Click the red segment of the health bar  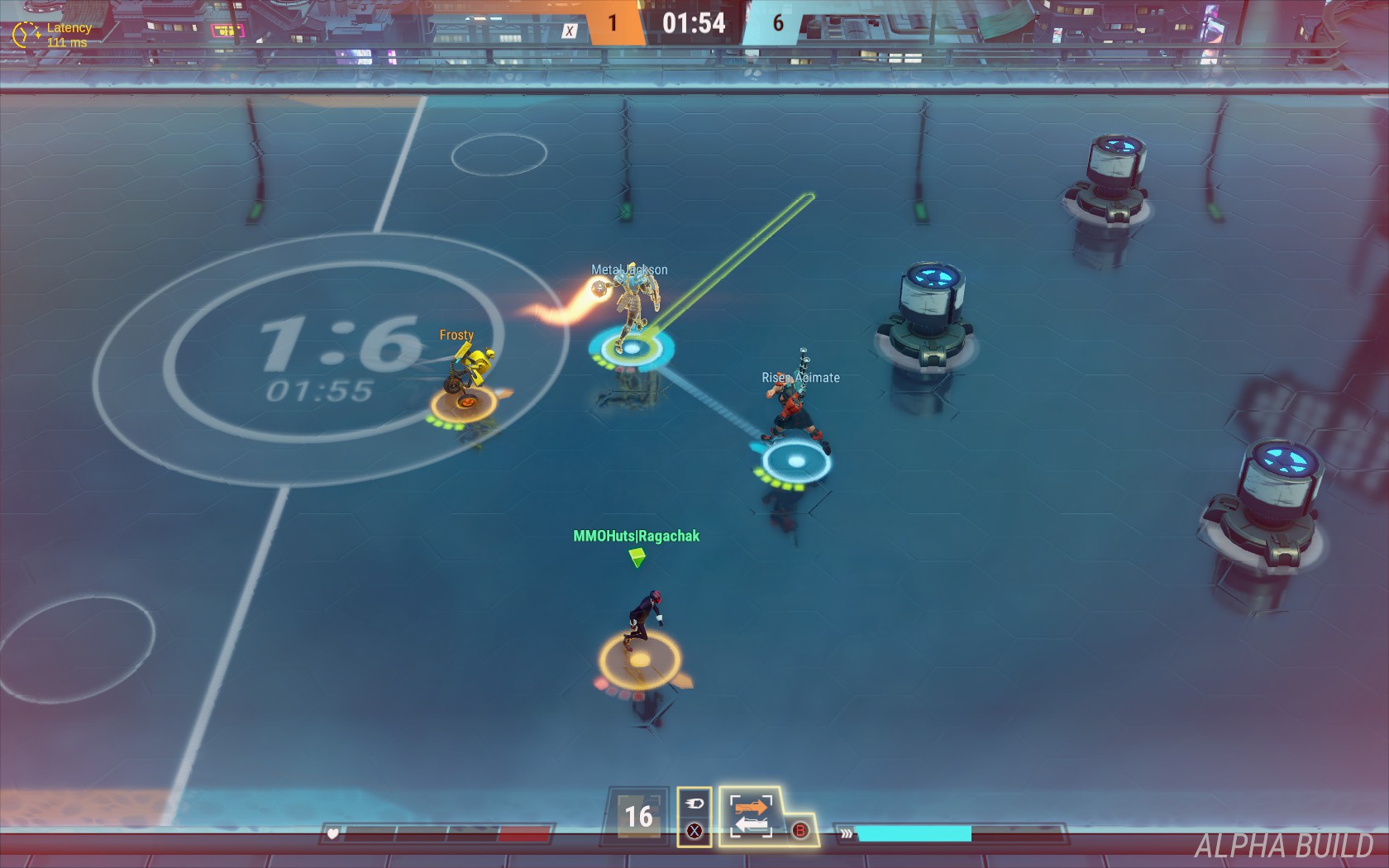527,835
